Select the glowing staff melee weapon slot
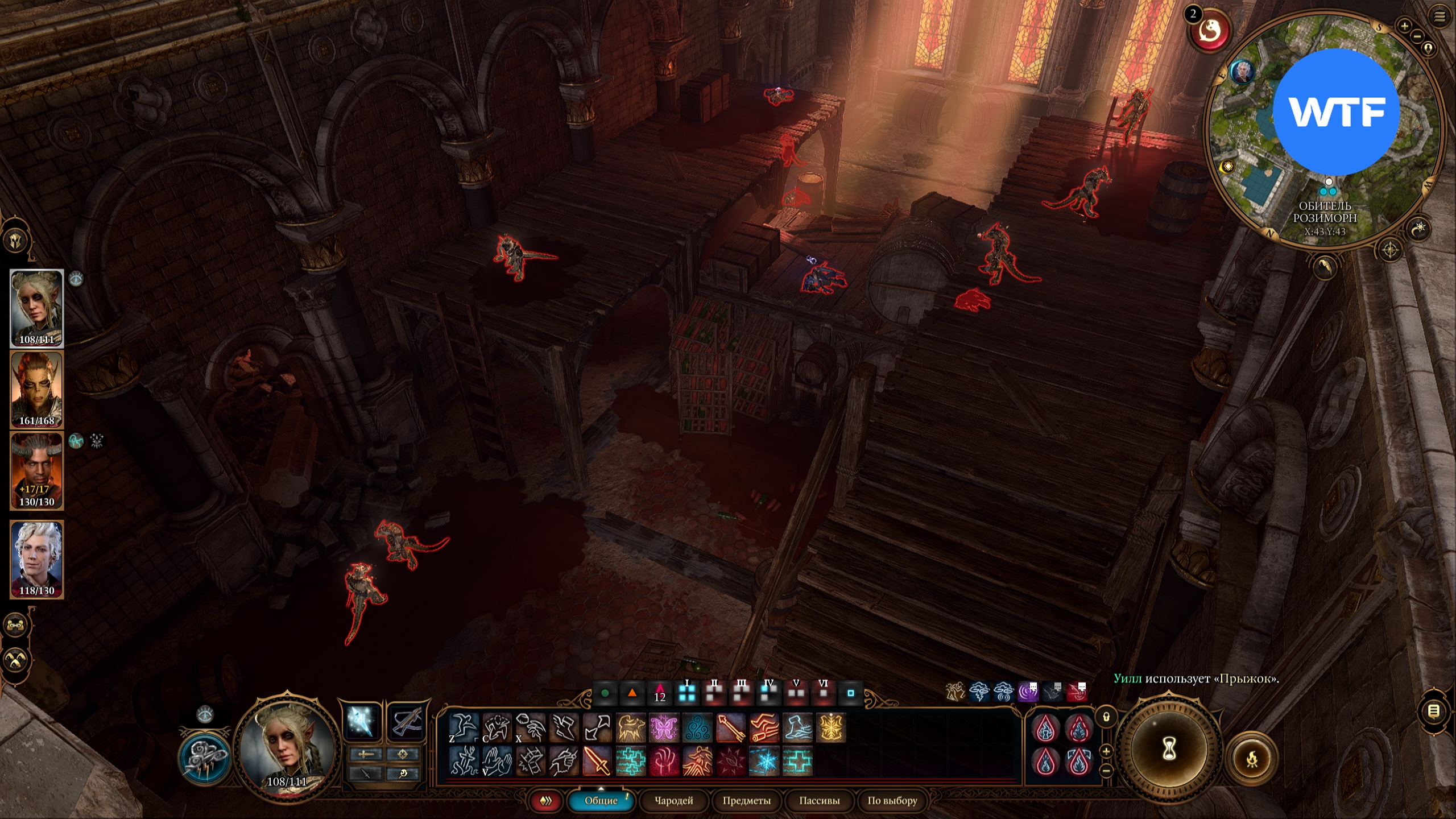Viewport: 1456px width, 819px height. point(362,722)
